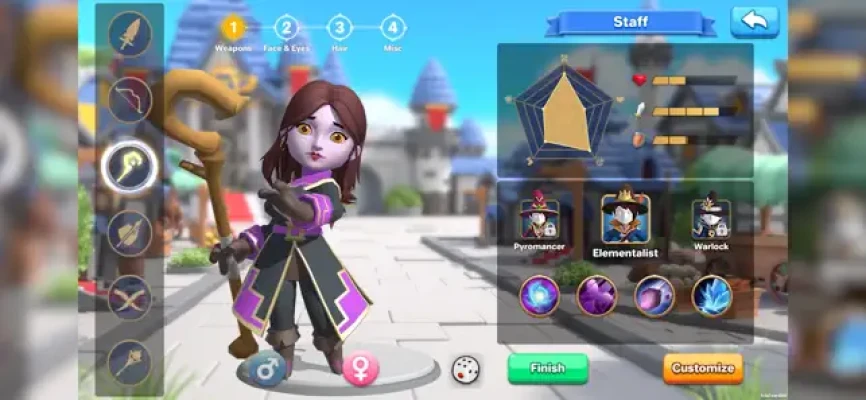866x400 pixels.
Task: Randomize appearance with the dice button
Action: click(466, 369)
